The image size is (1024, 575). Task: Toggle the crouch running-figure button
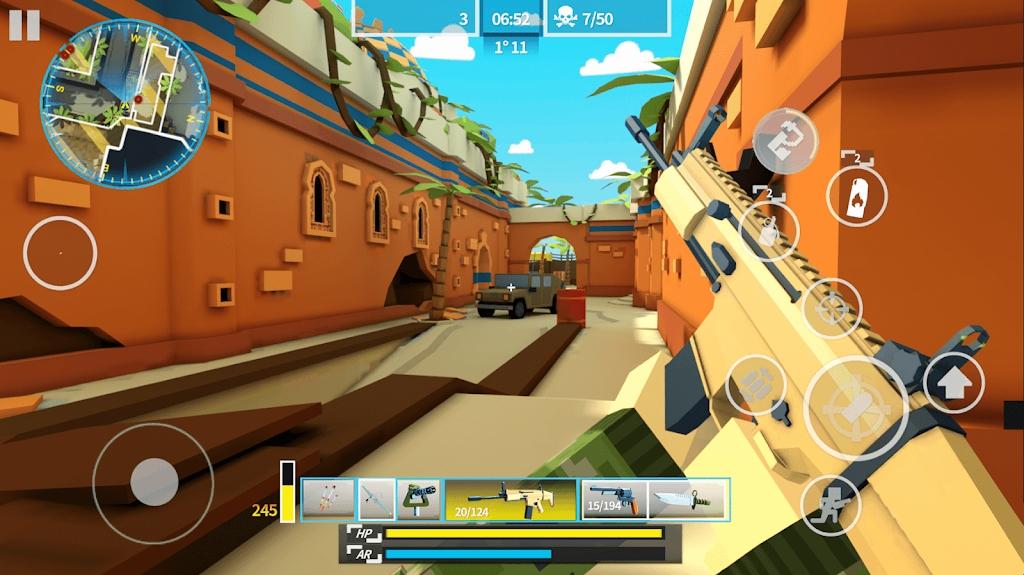(x=830, y=503)
